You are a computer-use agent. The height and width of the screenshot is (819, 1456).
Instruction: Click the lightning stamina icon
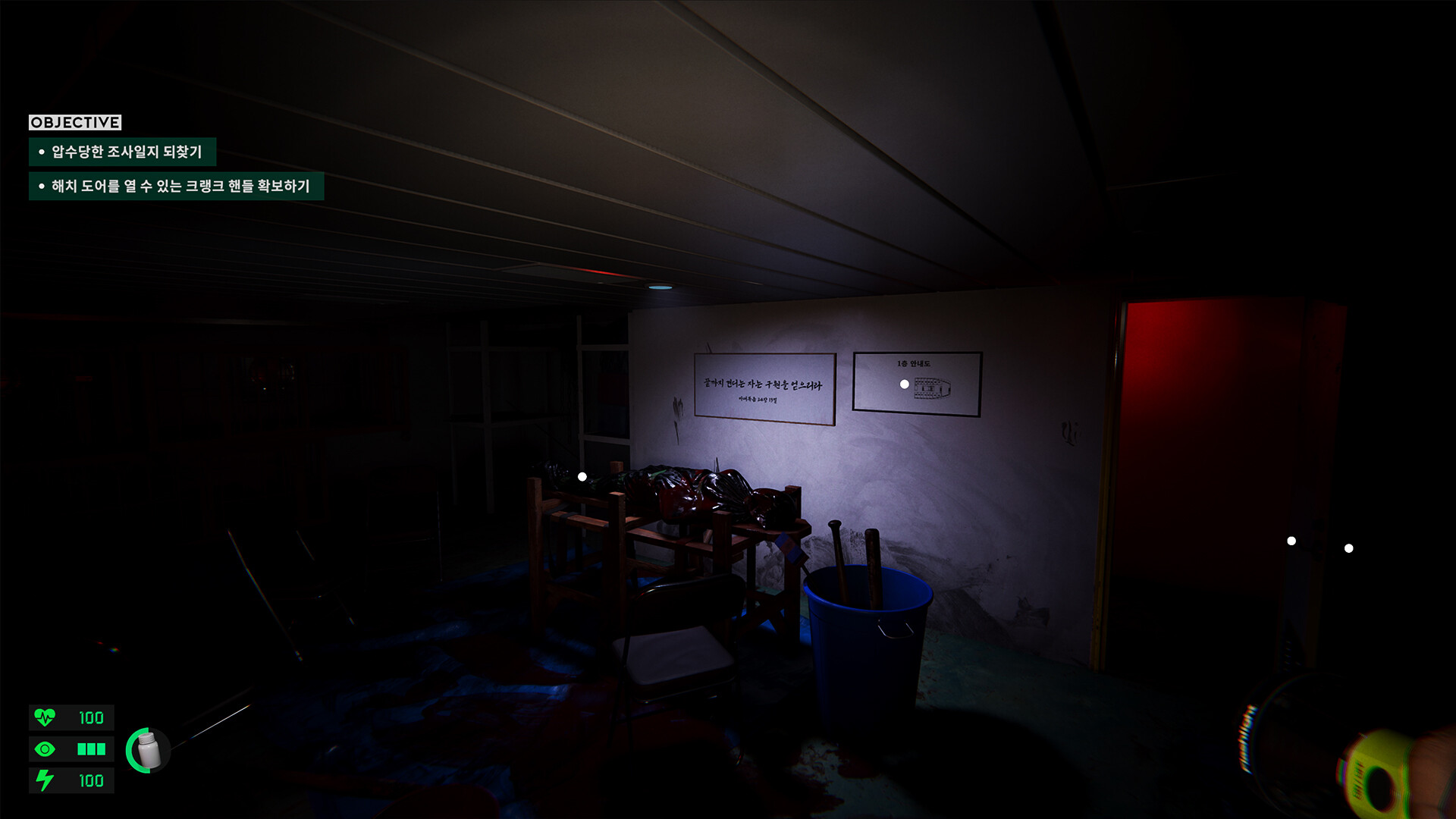tap(45, 780)
